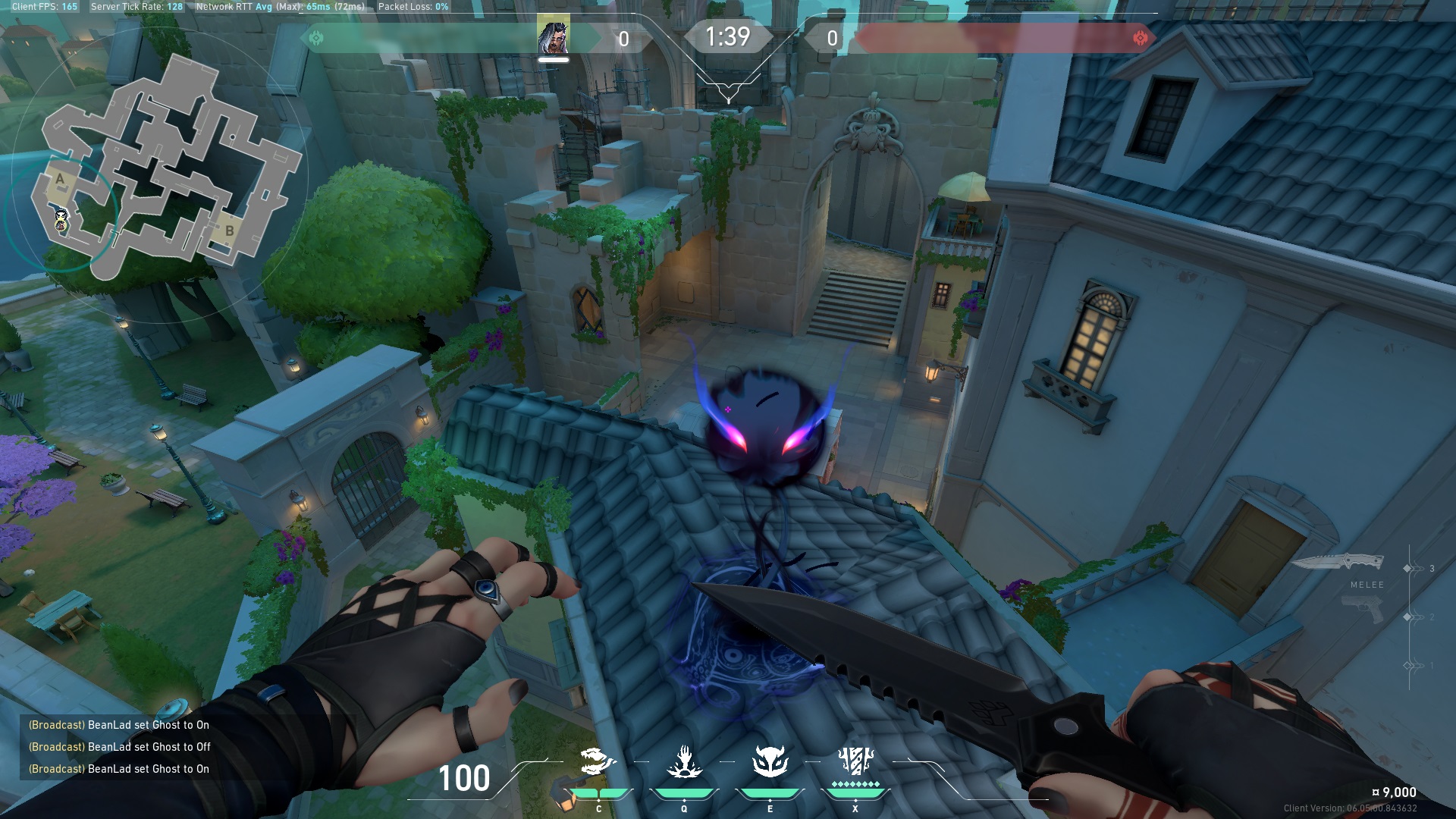The height and width of the screenshot is (819, 1456).
Task: Click the player marker on the minimap
Action: click(61, 219)
